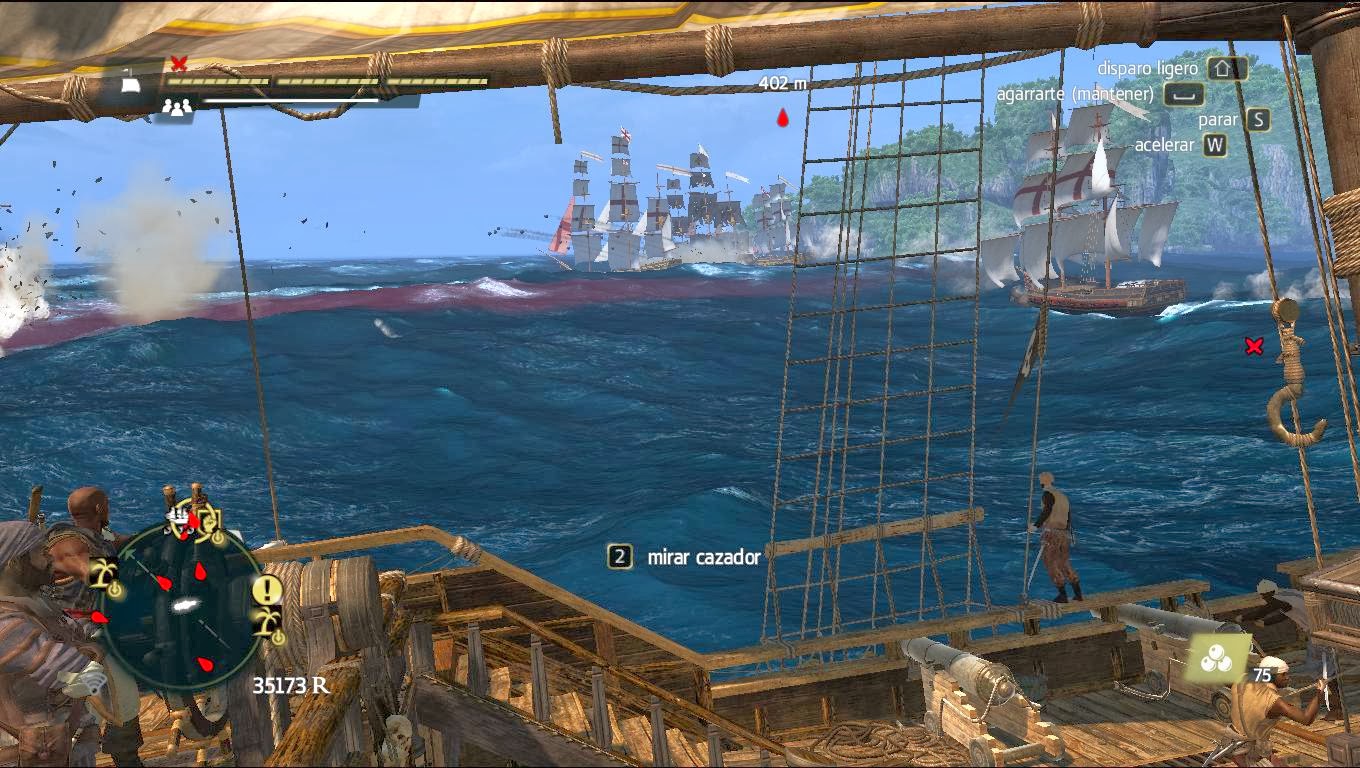1360x768 pixels.
Task: Toggle agarrarte (mantener) spacebar prompt
Action: point(1185,95)
